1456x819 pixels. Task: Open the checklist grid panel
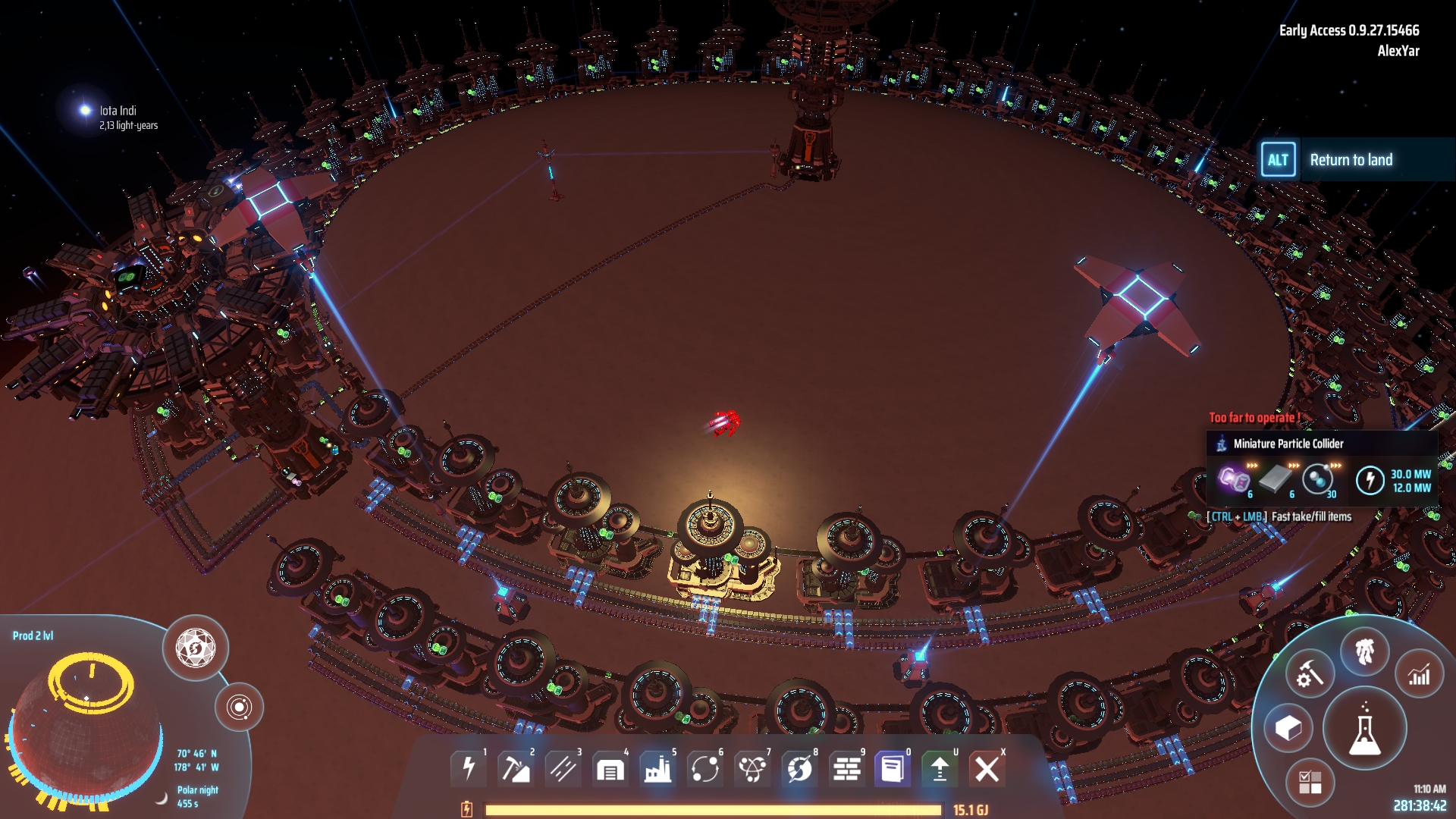click(1310, 782)
